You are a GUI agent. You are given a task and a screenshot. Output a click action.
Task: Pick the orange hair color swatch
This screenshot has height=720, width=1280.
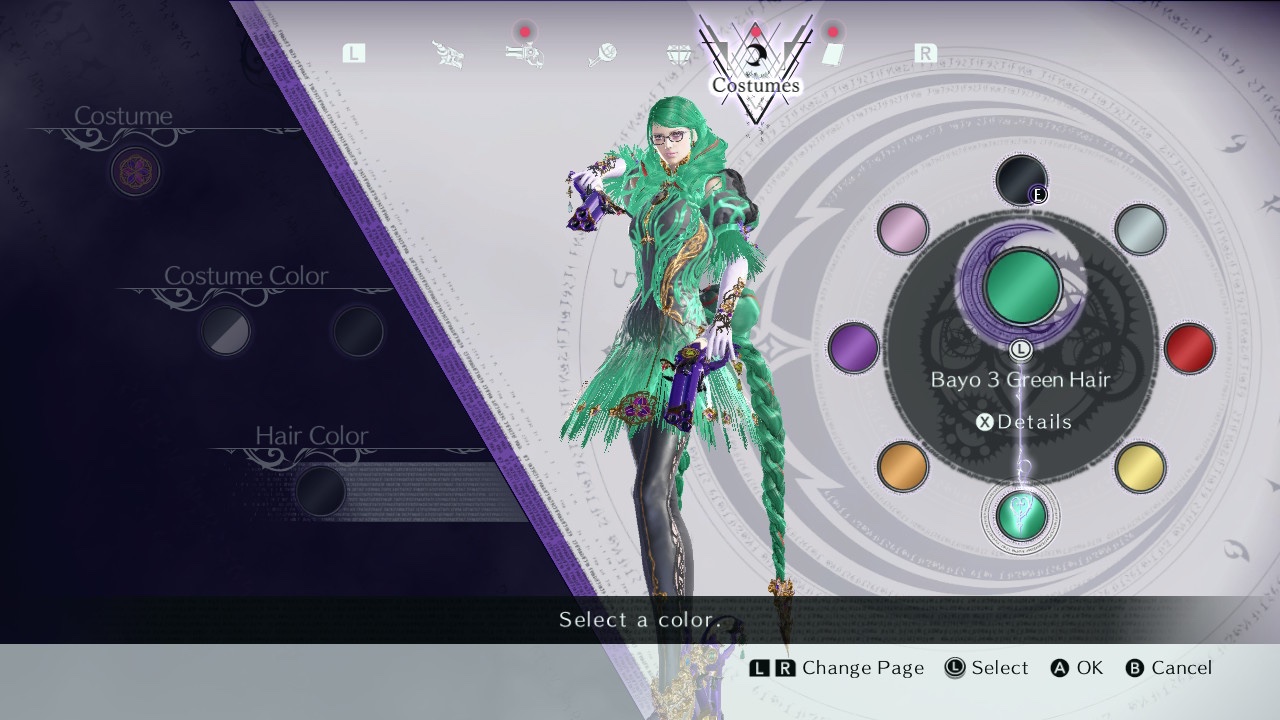click(902, 467)
